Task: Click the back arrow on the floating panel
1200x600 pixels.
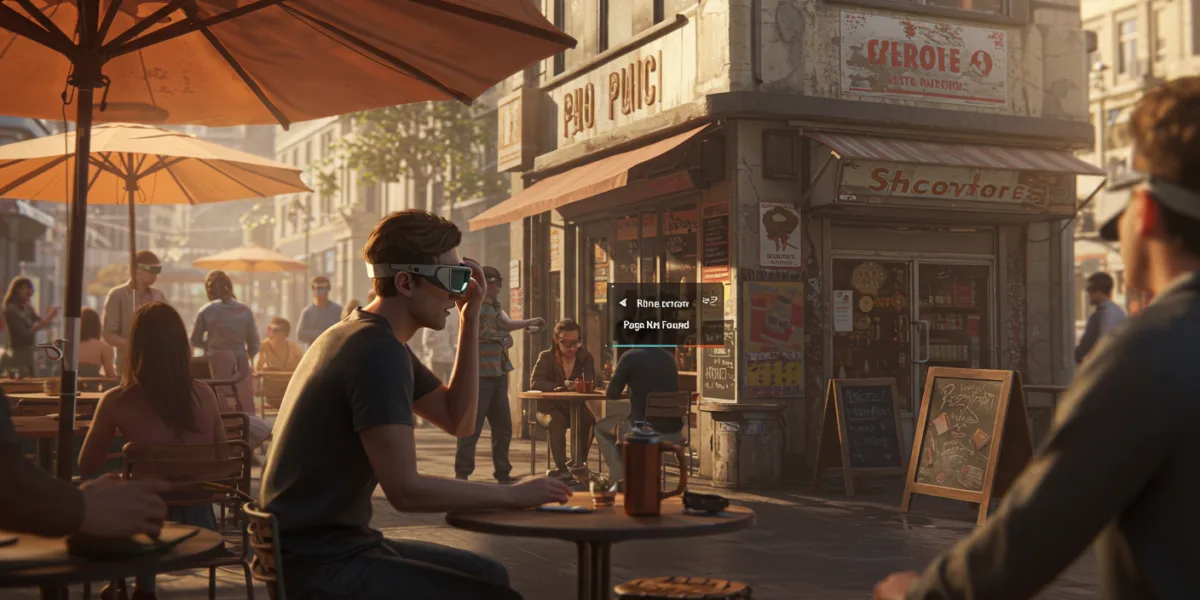Action: [622, 302]
